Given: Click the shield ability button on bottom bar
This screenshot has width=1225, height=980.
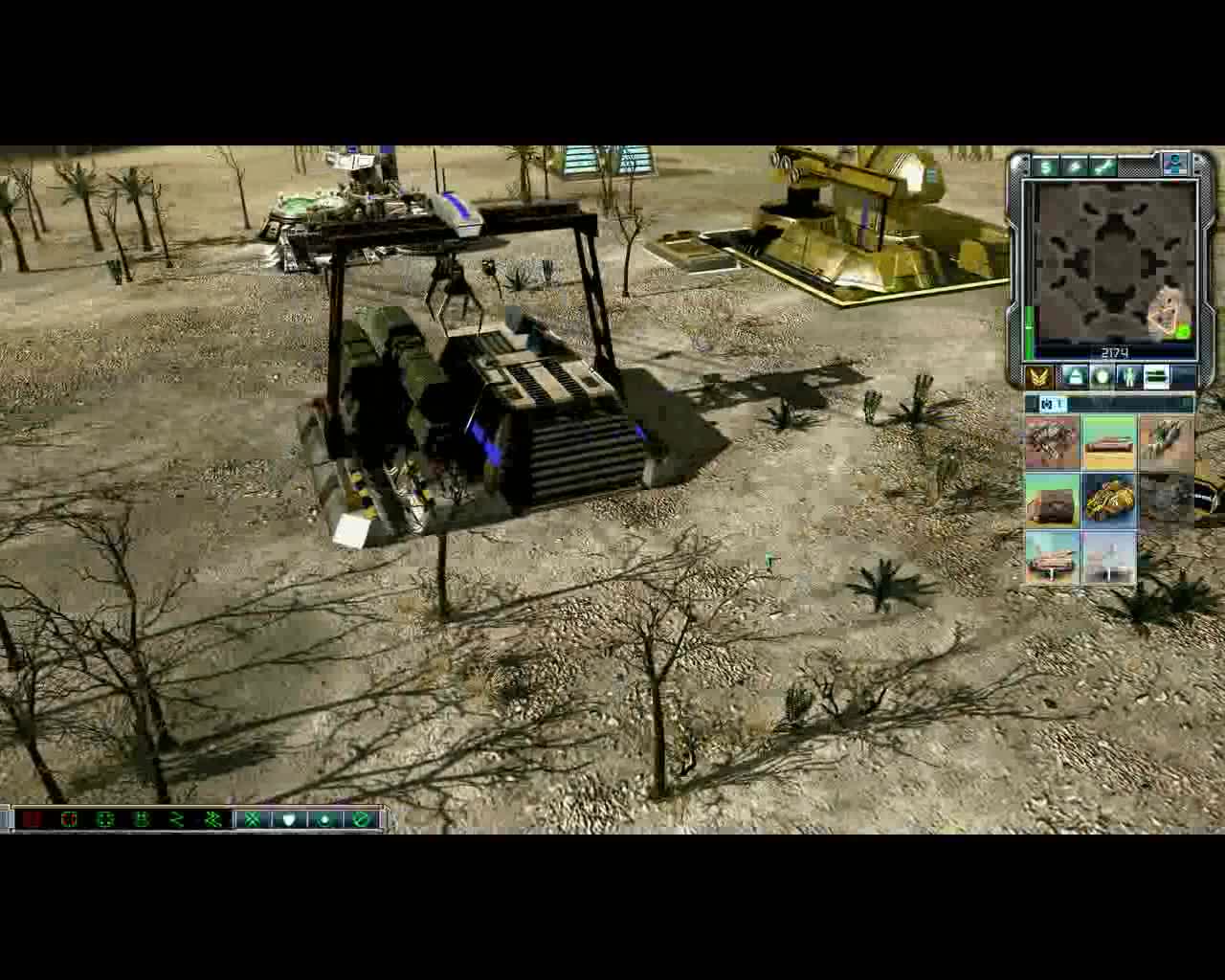Looking at the screenshot, I should pyautogui.click(x=289, y=819).
